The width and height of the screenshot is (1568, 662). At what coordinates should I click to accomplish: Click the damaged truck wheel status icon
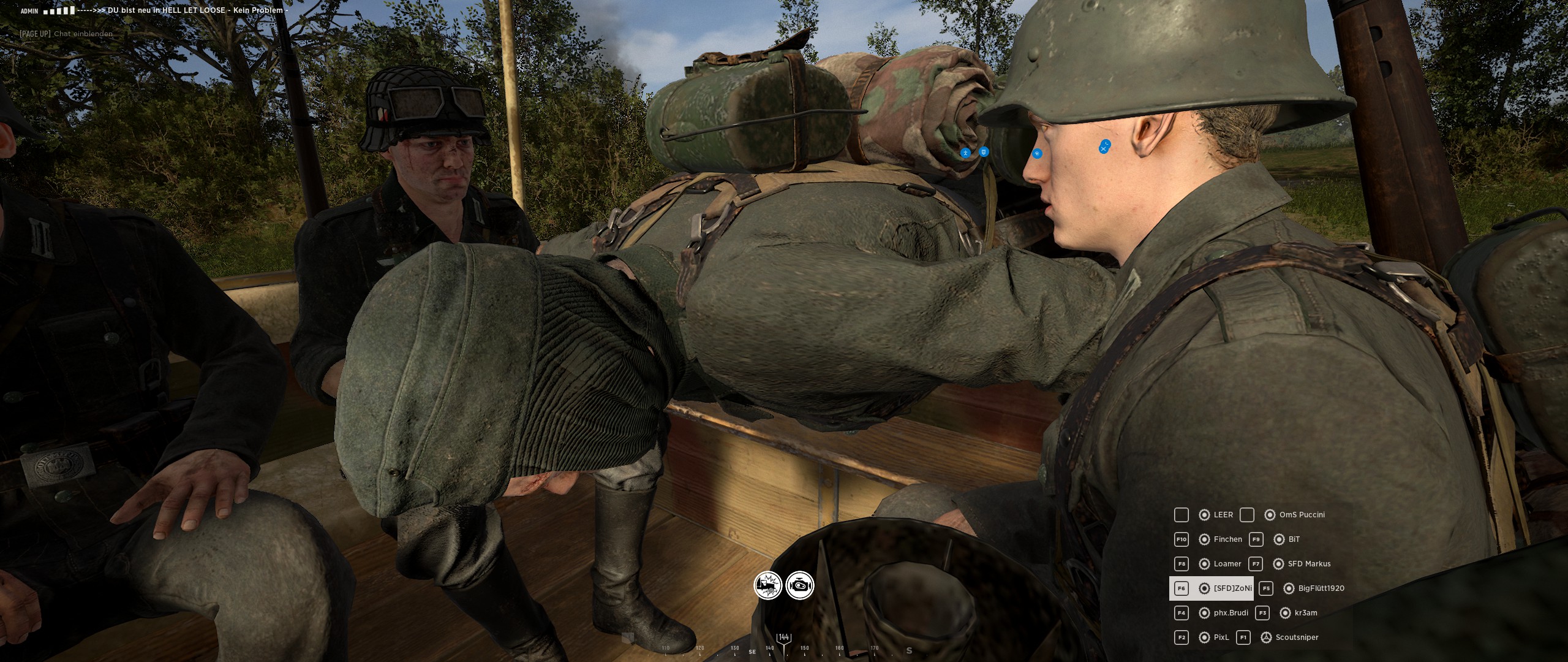tap(767, 586)
